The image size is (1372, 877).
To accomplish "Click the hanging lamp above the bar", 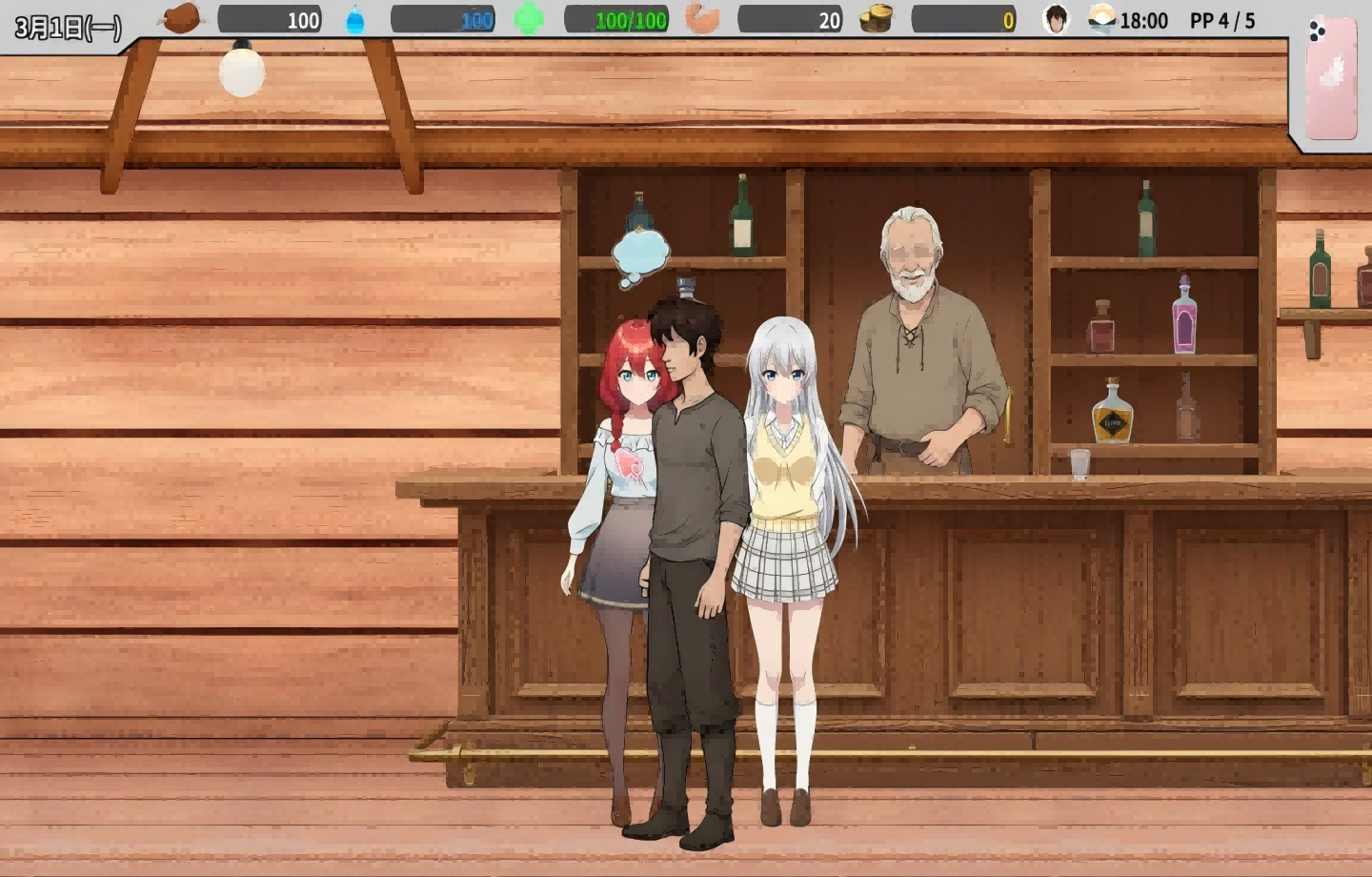I will click(x=240, y=74).
